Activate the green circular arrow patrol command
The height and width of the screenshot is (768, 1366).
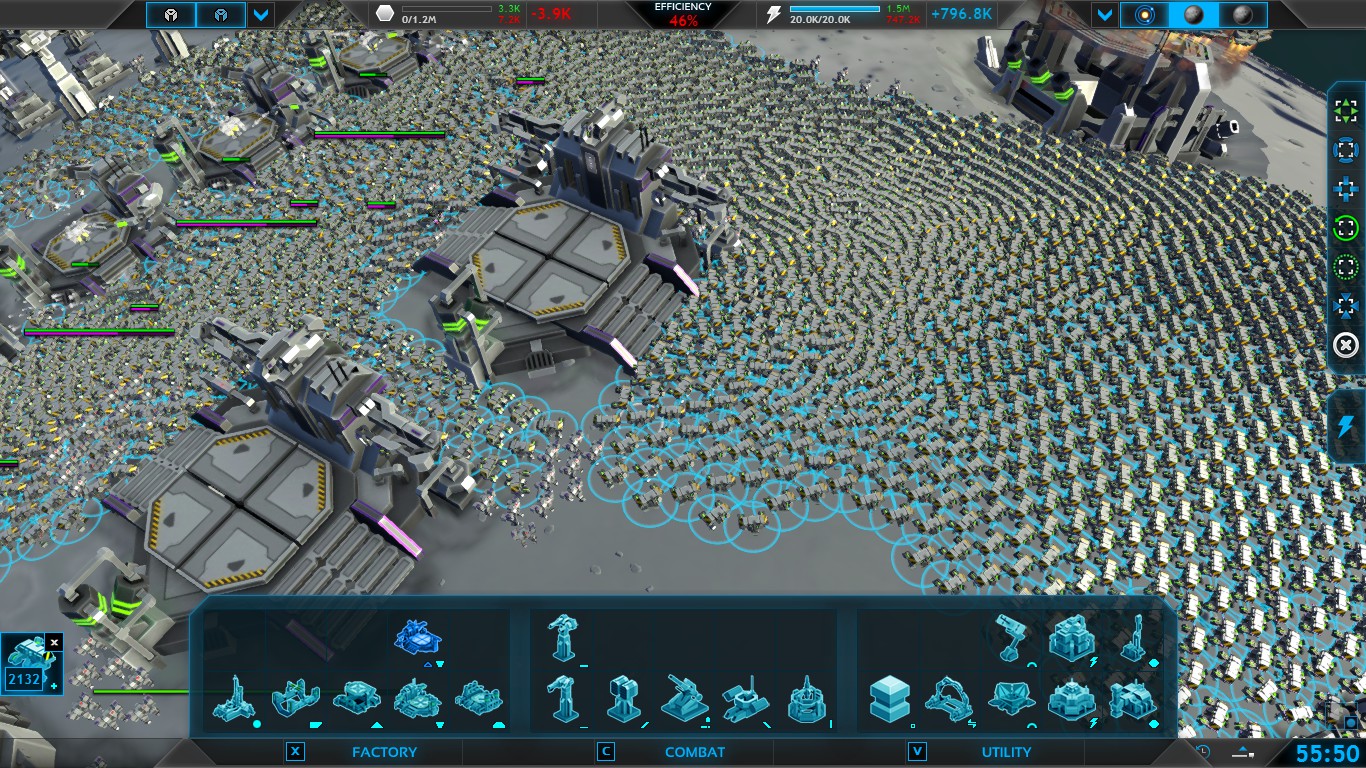1346,228
